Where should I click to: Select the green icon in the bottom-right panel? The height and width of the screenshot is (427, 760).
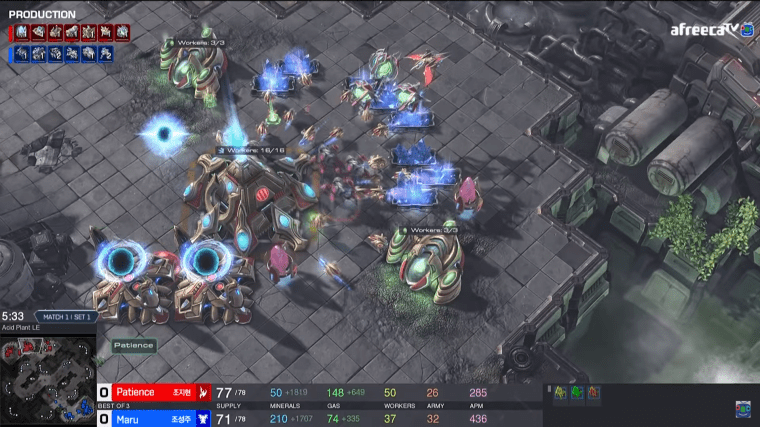click(x=577, y=393)
